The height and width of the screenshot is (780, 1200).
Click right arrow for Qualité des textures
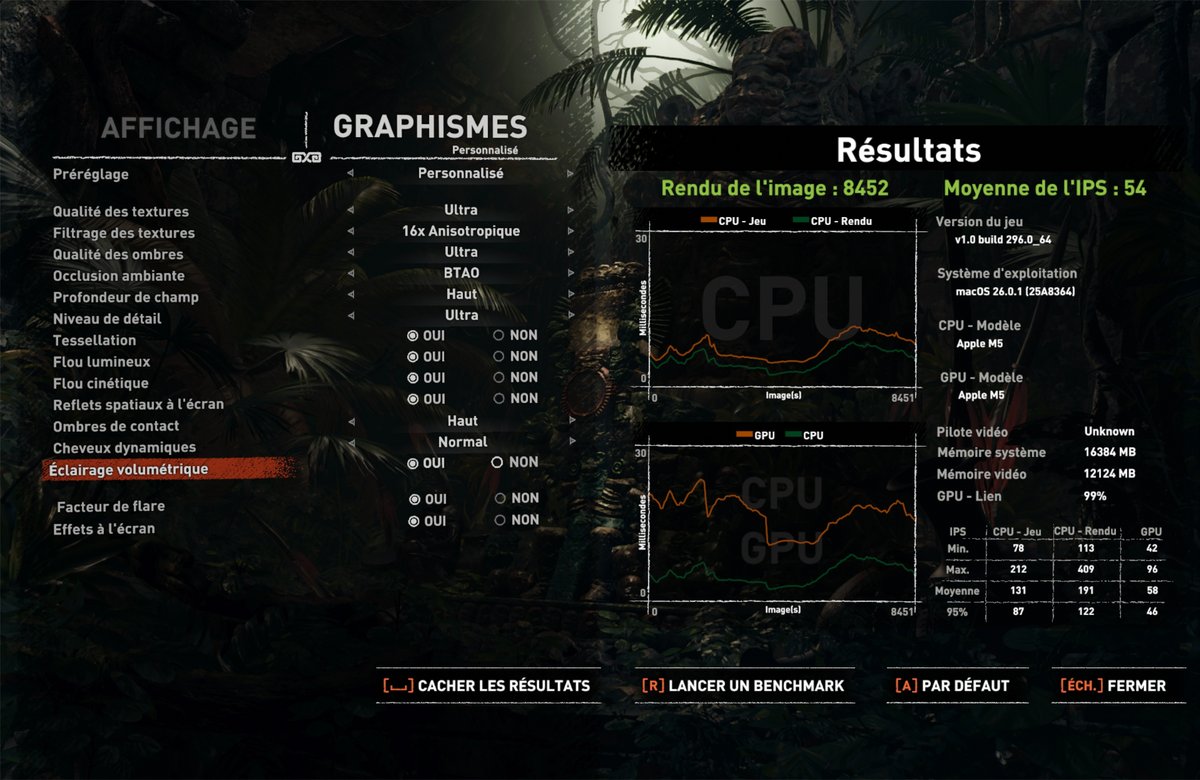click(571, 211)
